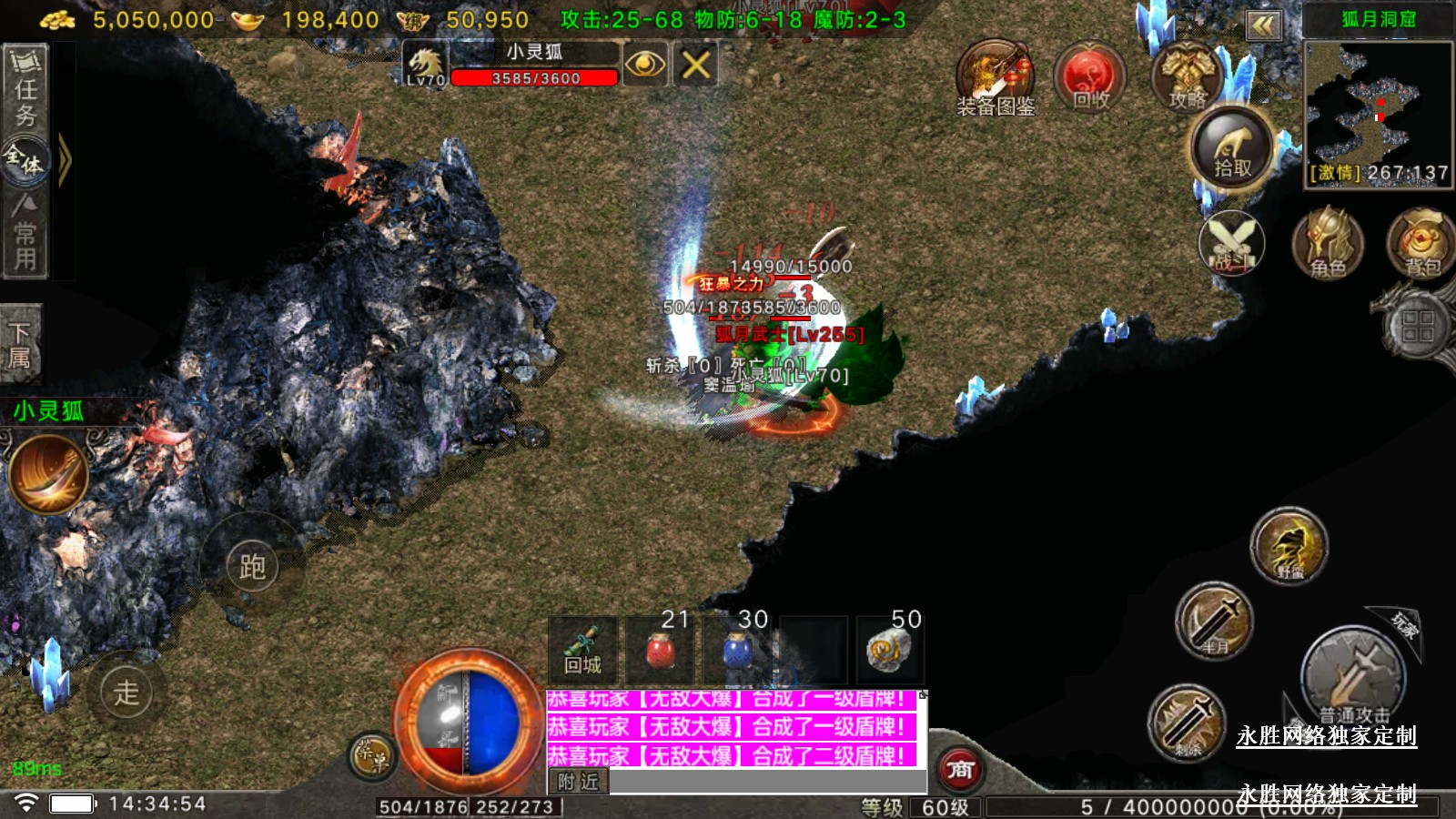
Task: Open the 角色 character sheet
Action: pos(1328,244)
